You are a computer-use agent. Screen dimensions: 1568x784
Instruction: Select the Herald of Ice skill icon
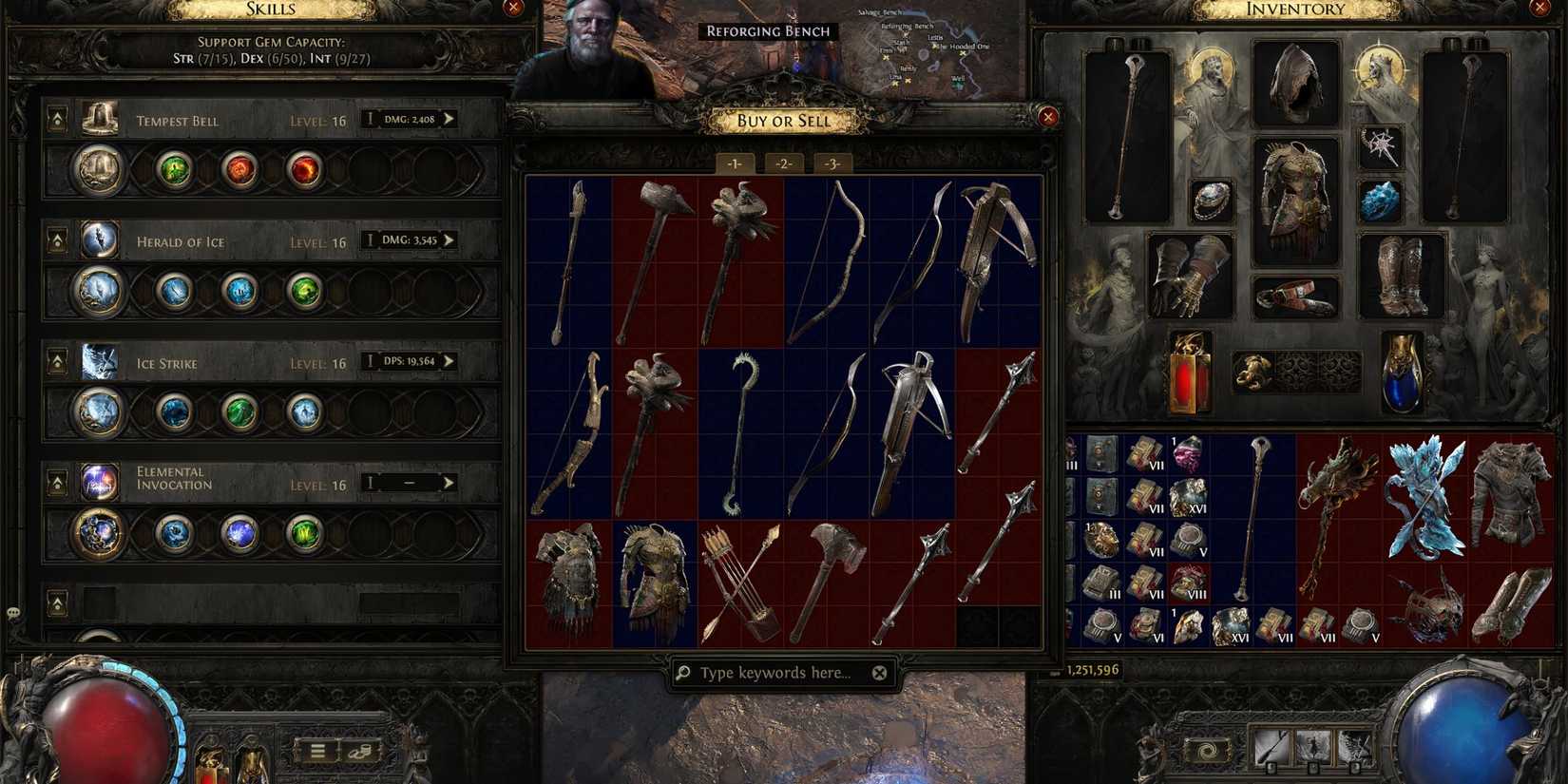[98, 239]
